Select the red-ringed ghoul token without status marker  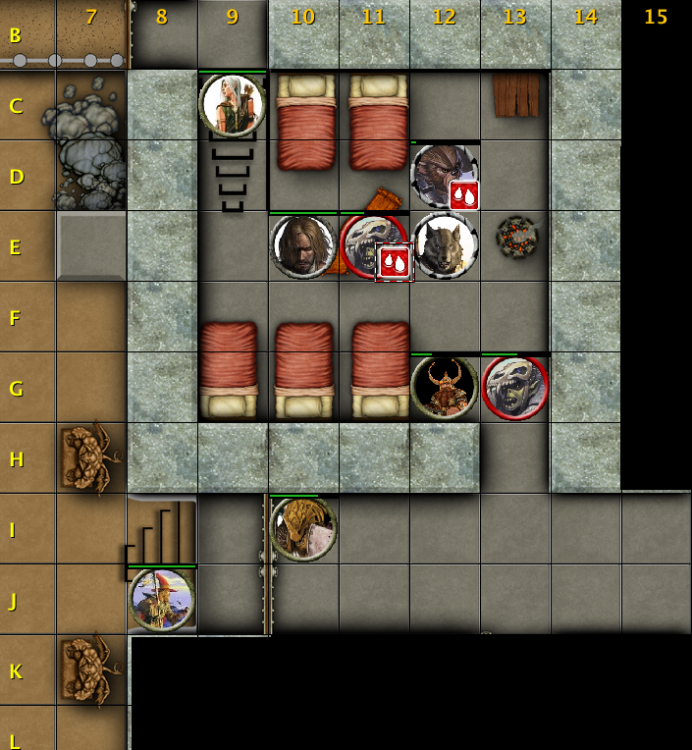515,387
